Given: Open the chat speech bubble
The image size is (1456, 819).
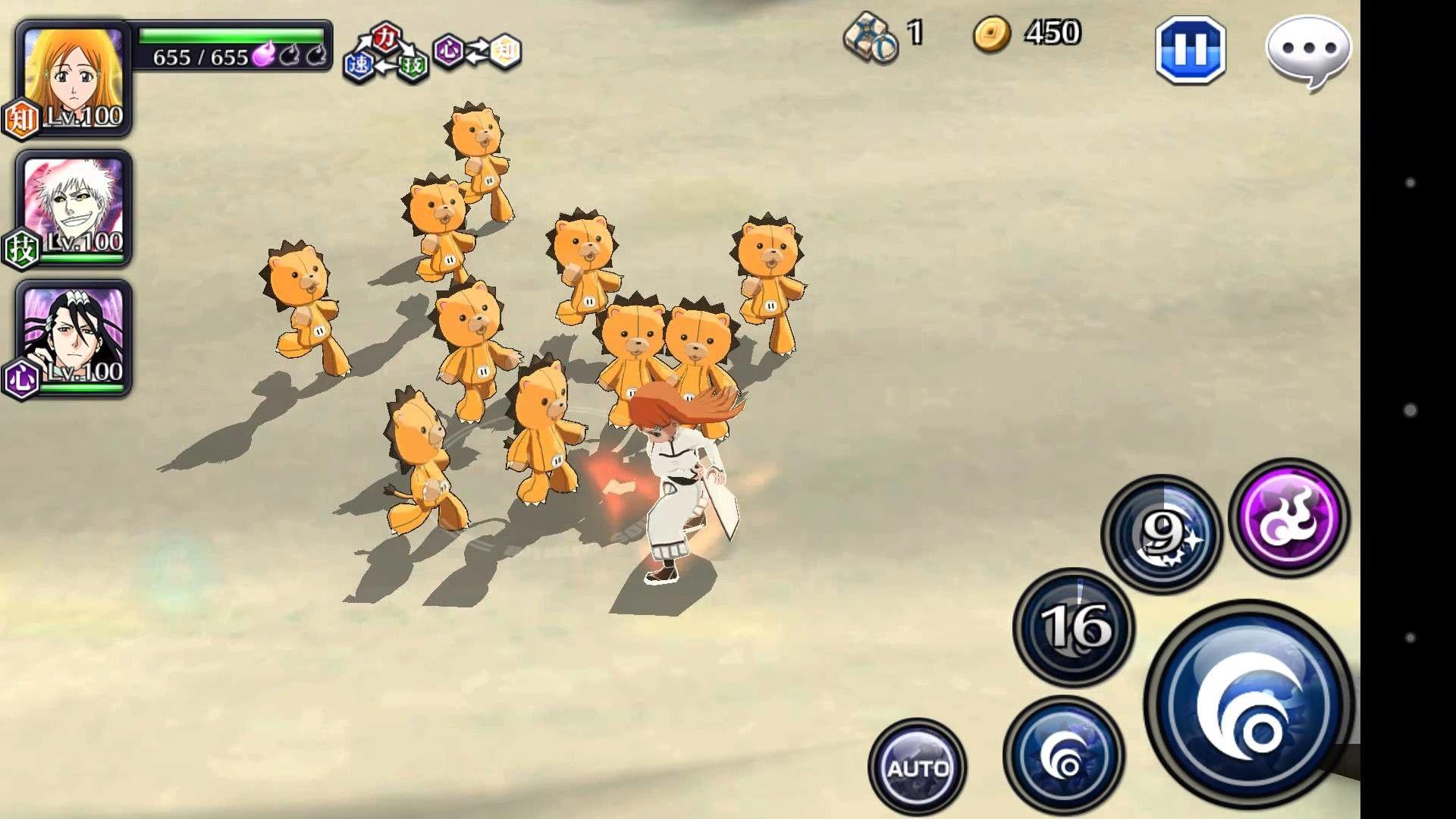Looking at the screenshot, I should (1308, 50).
